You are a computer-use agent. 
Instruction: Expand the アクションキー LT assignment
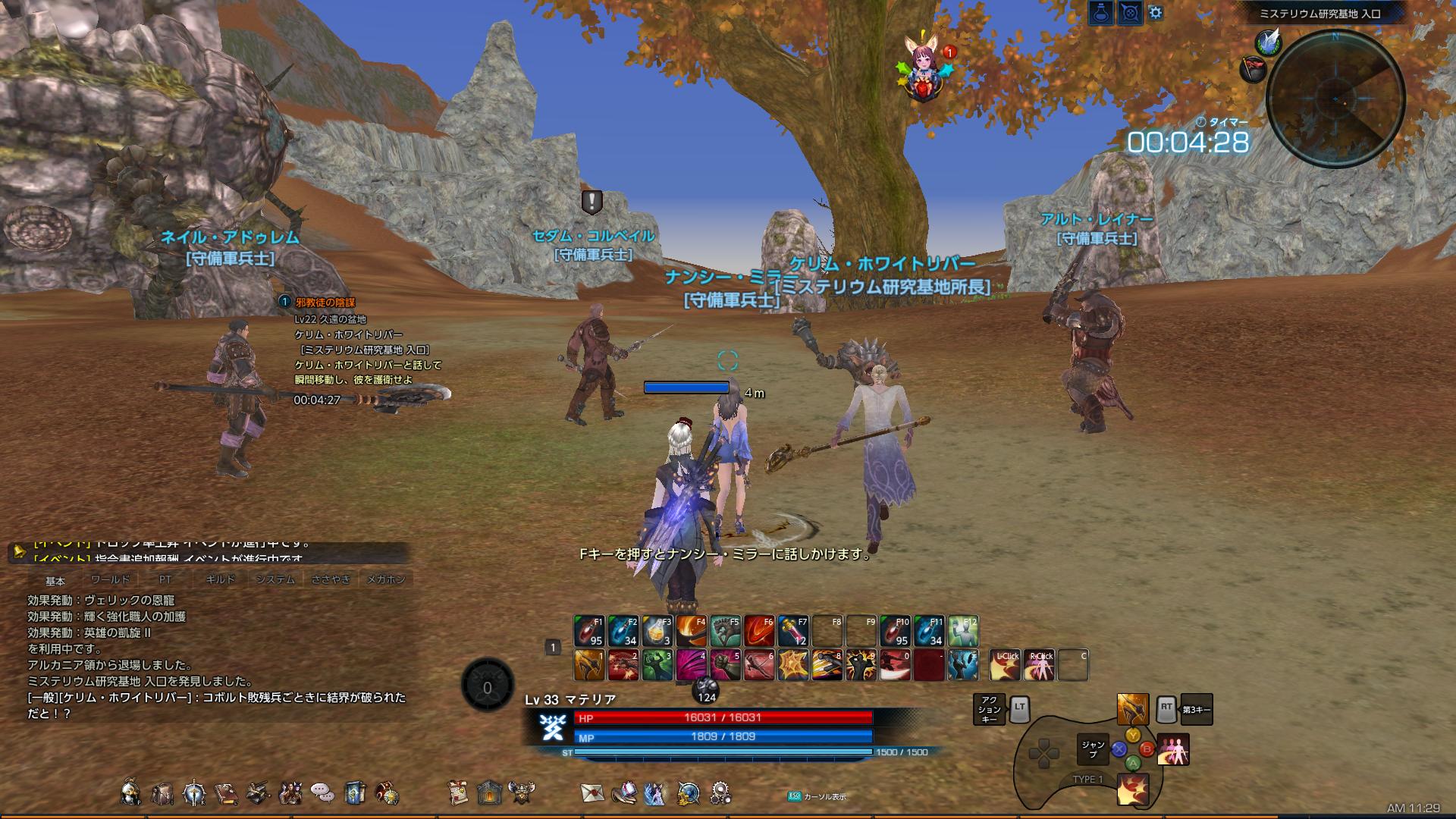pos(990,709)
